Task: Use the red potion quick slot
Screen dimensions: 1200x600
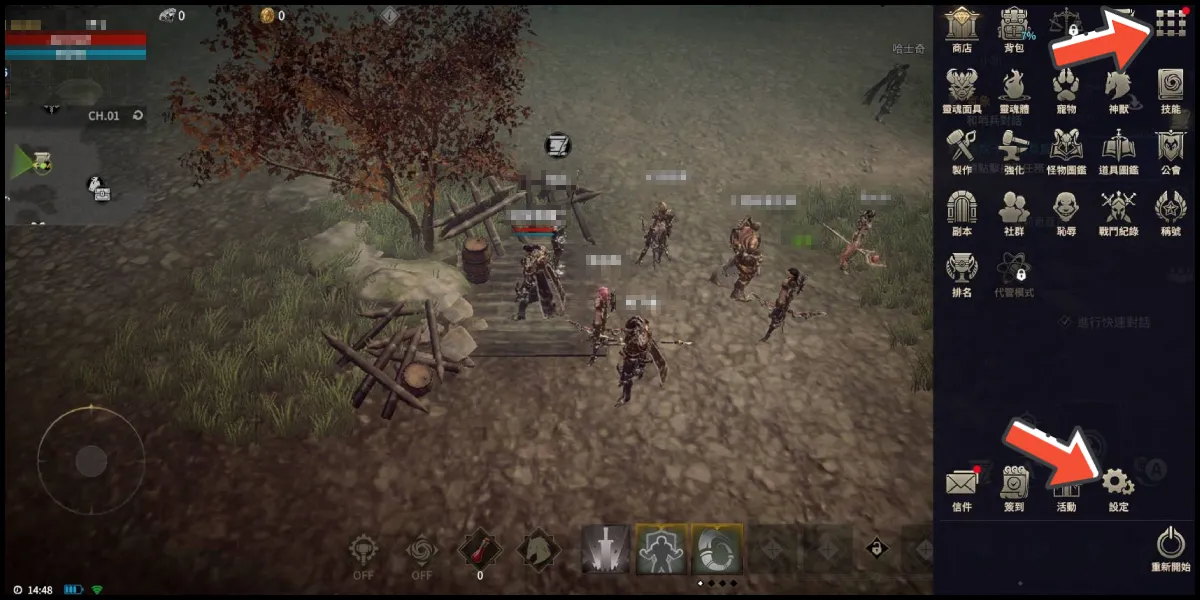Action: coord(479,548)
